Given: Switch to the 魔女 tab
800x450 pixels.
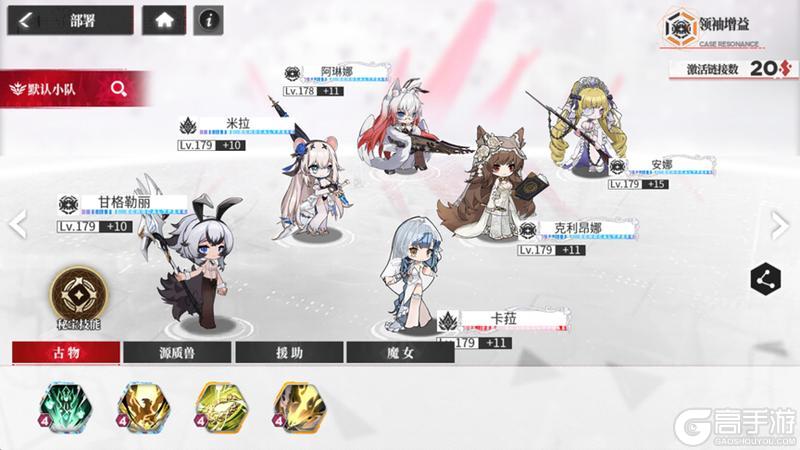Looking at the screenshot, I should click(399, 352).
